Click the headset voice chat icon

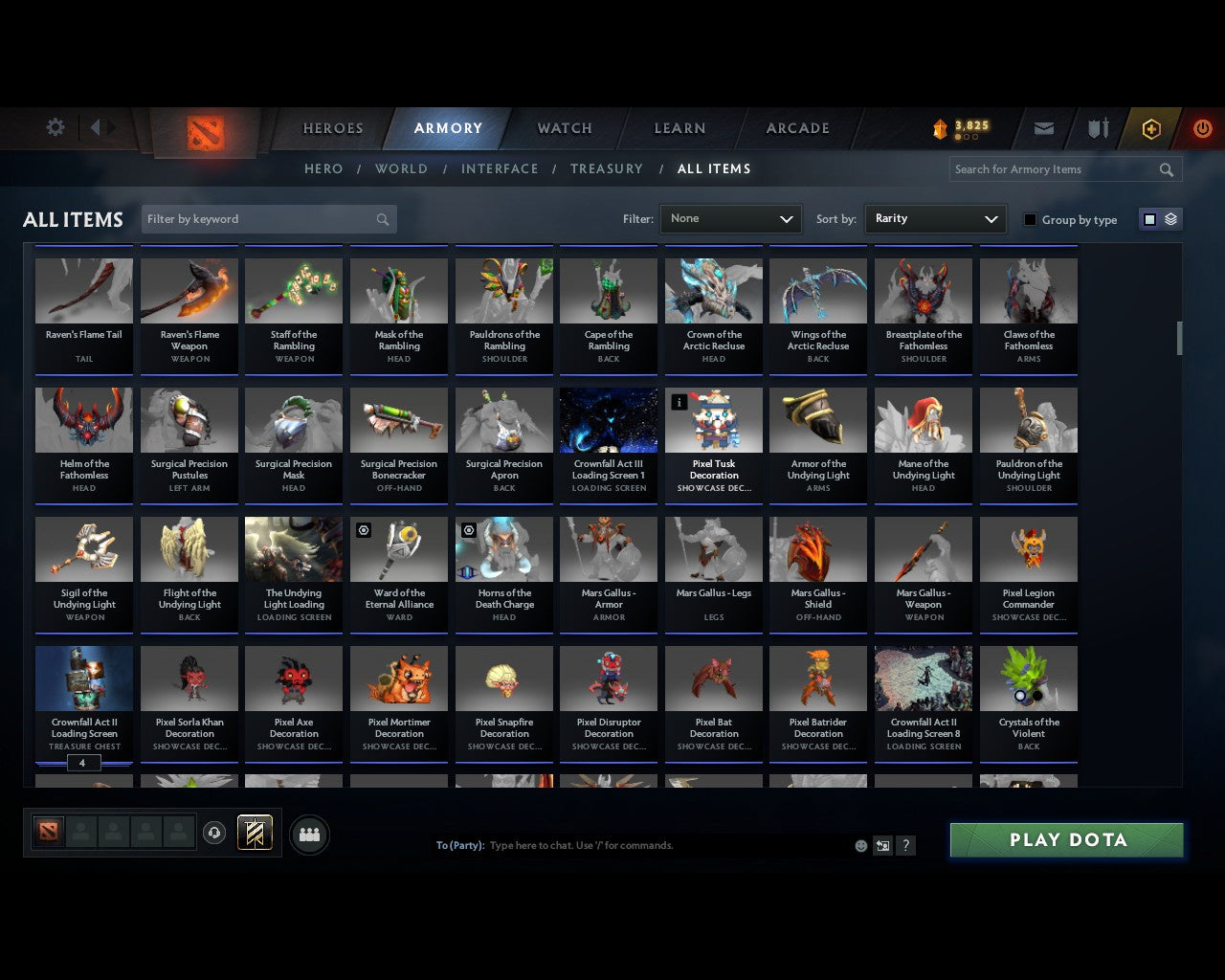[215, 833]
